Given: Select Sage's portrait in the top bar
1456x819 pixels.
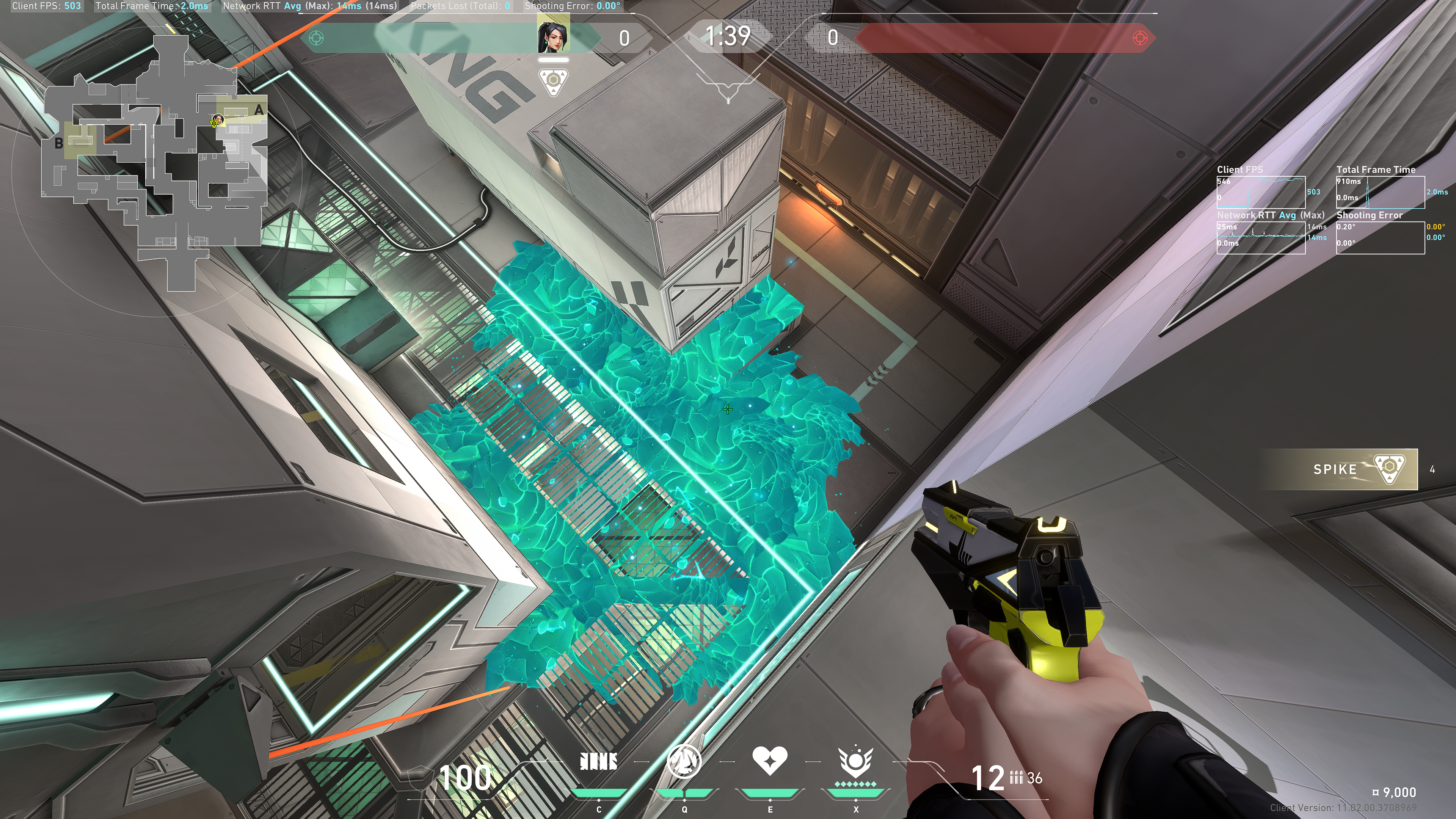Looking at the screenshot, I should coord(553,37).
